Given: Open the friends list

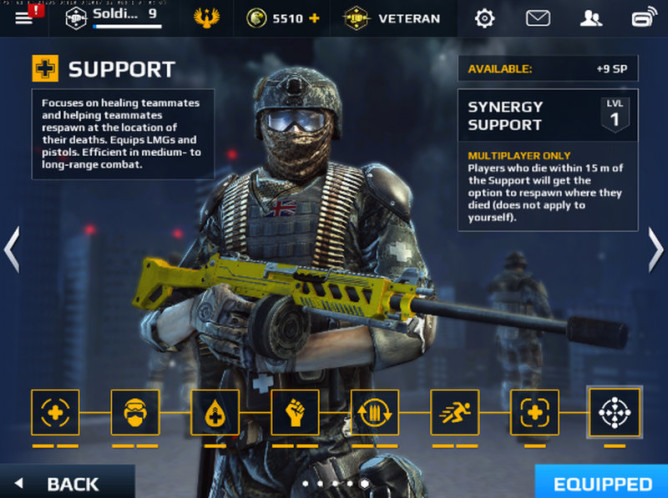Looking at the screenshot, I should (x=591, y=18).
